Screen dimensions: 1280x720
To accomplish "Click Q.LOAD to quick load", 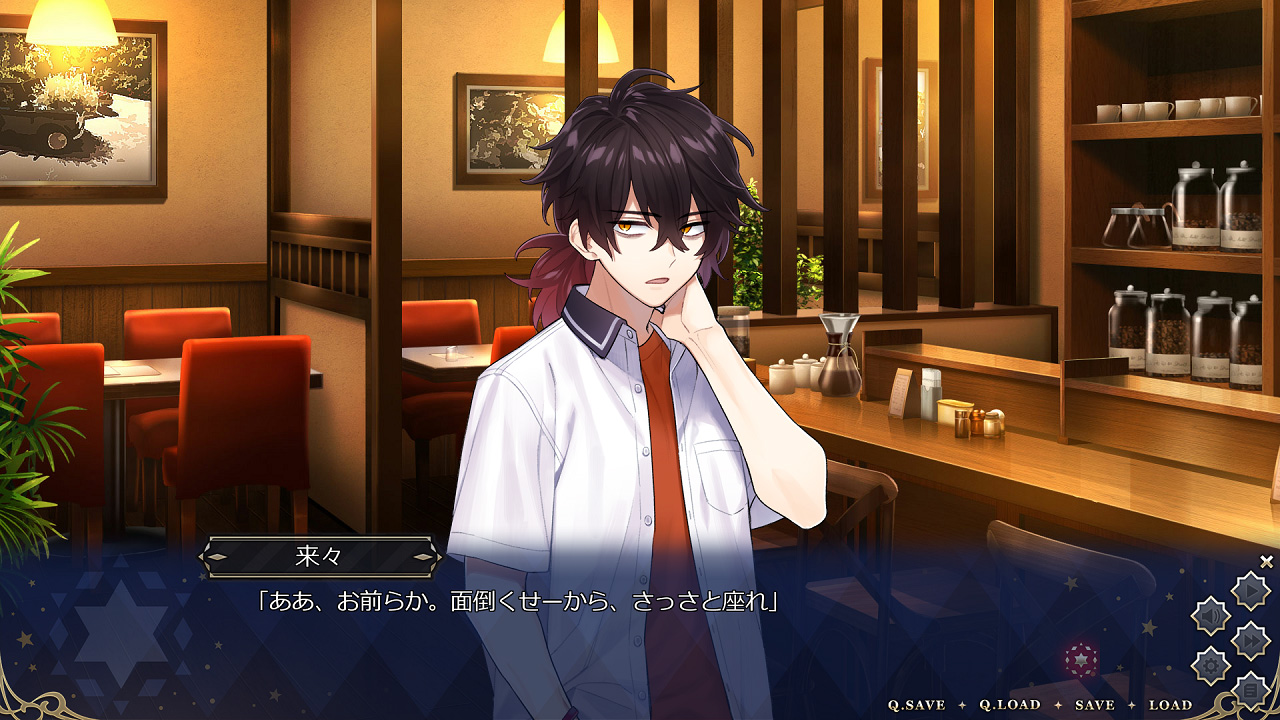I will [1009, 705].
